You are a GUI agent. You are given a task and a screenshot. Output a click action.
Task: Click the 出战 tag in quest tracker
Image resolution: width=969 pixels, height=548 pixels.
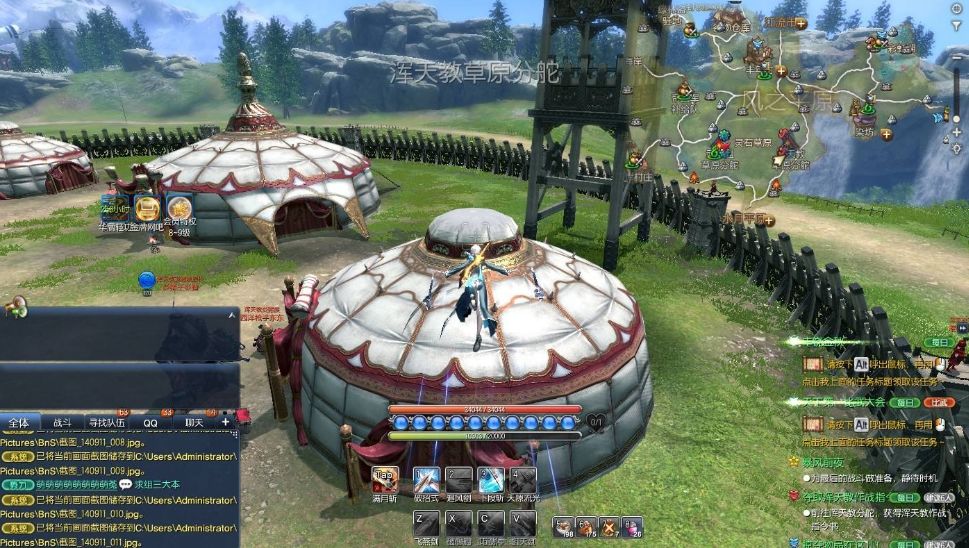pos(938,402)
